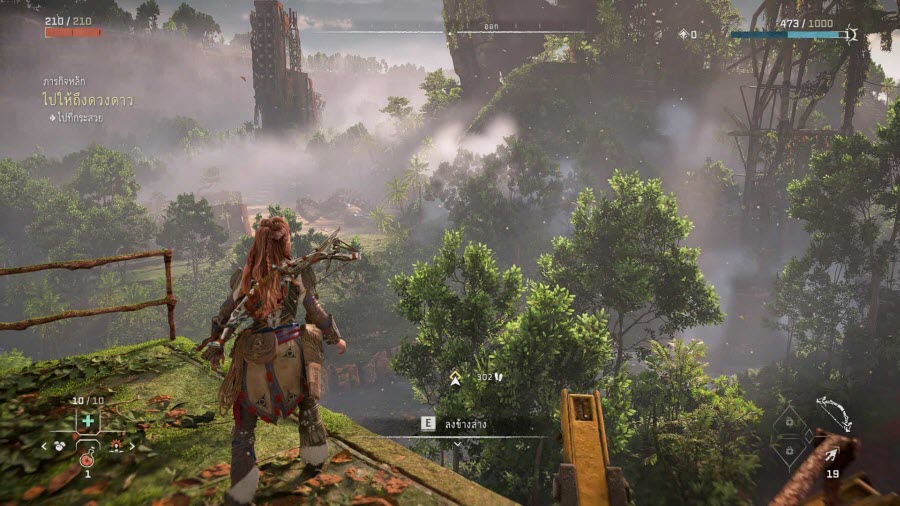This screenshot has width=900, height=506.
Task: Select the hunter bow weapon icon
Action: 833,413
